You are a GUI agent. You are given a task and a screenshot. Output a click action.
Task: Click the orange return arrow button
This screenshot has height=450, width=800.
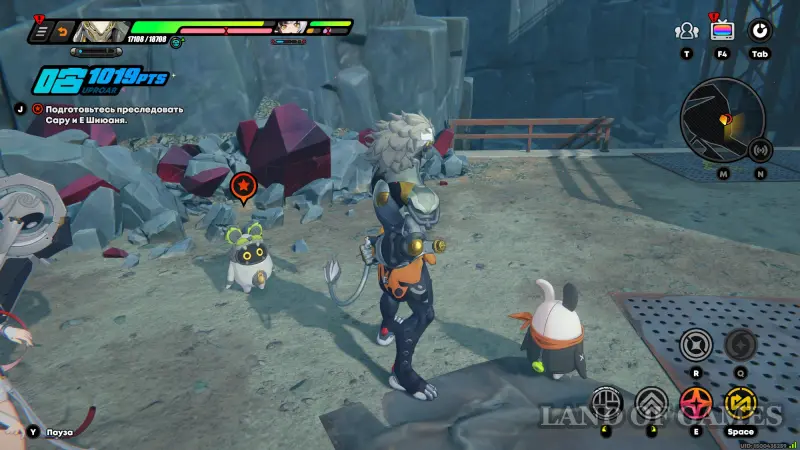64,32
